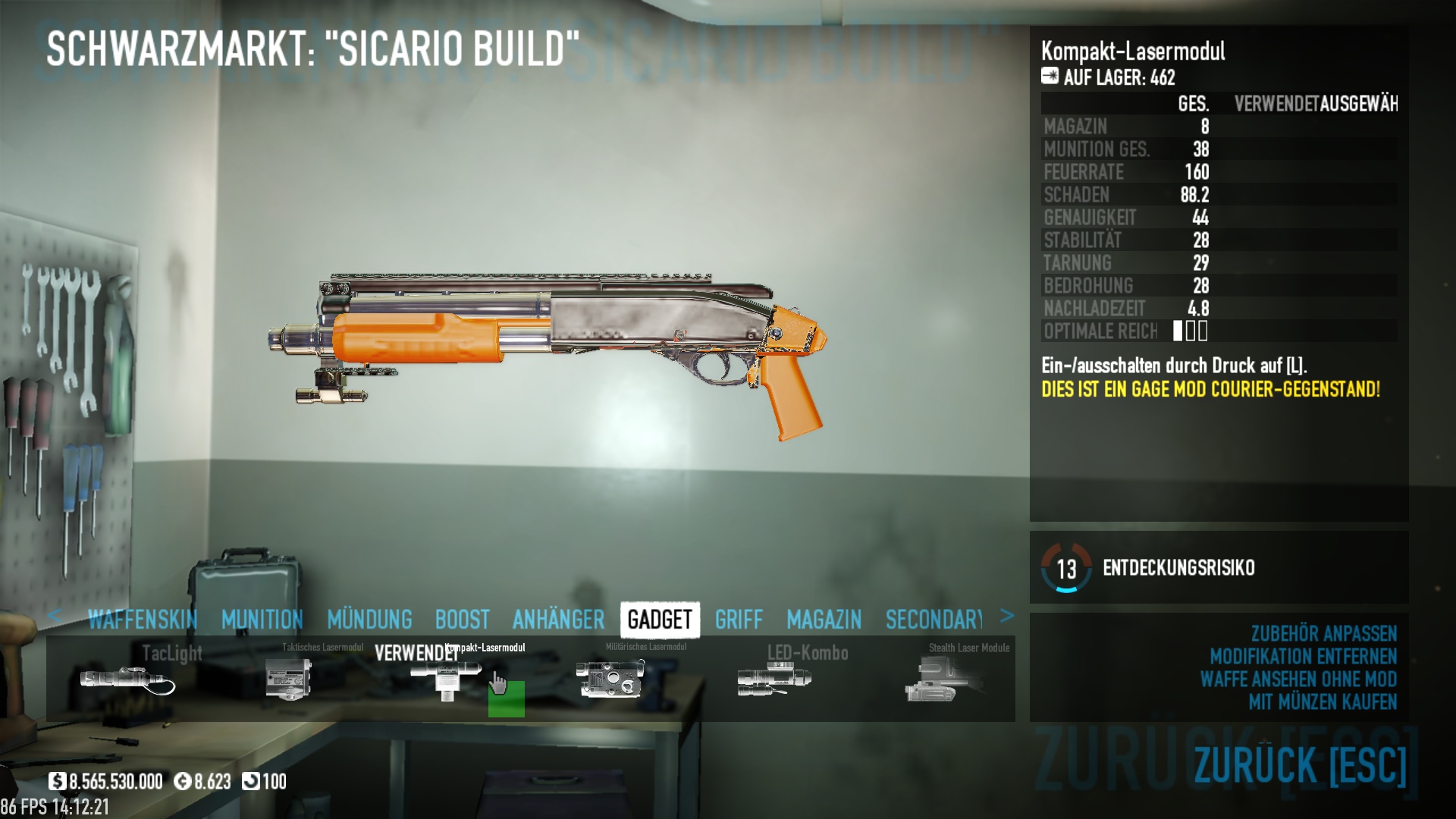Show the Boost modifications
This screenshot has height=819, width=1456.
[x=462, y=620]
